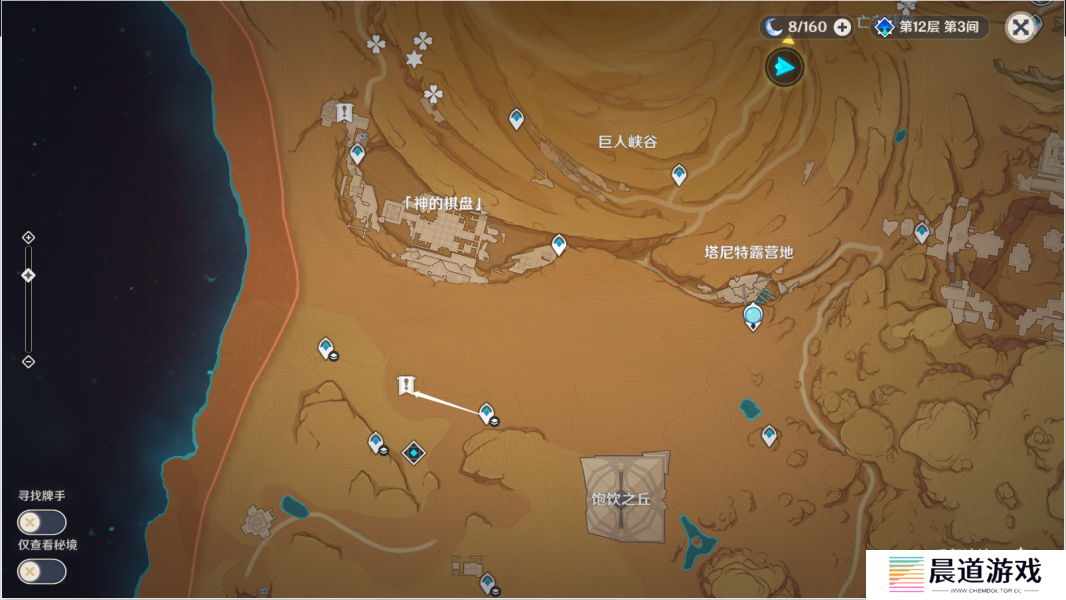Select the underground waypoint at the white line's end

[x=486, y=413]
